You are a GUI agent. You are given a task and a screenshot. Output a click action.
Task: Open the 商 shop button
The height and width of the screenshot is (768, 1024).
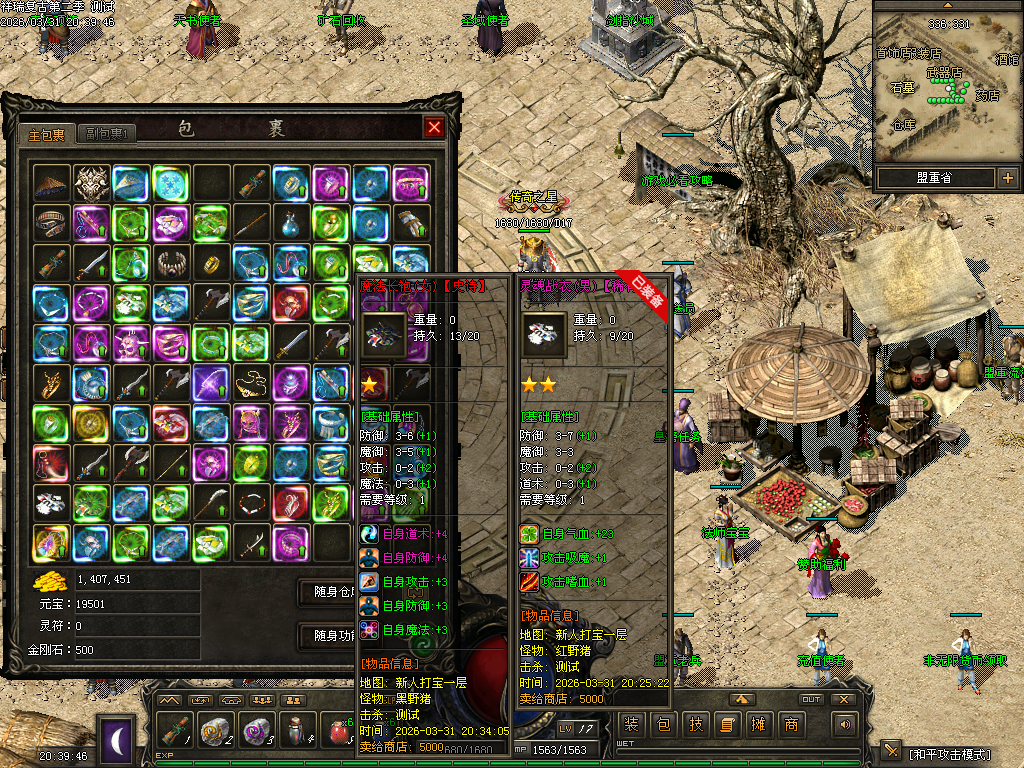pyautogui.click(x=791, y=725)
